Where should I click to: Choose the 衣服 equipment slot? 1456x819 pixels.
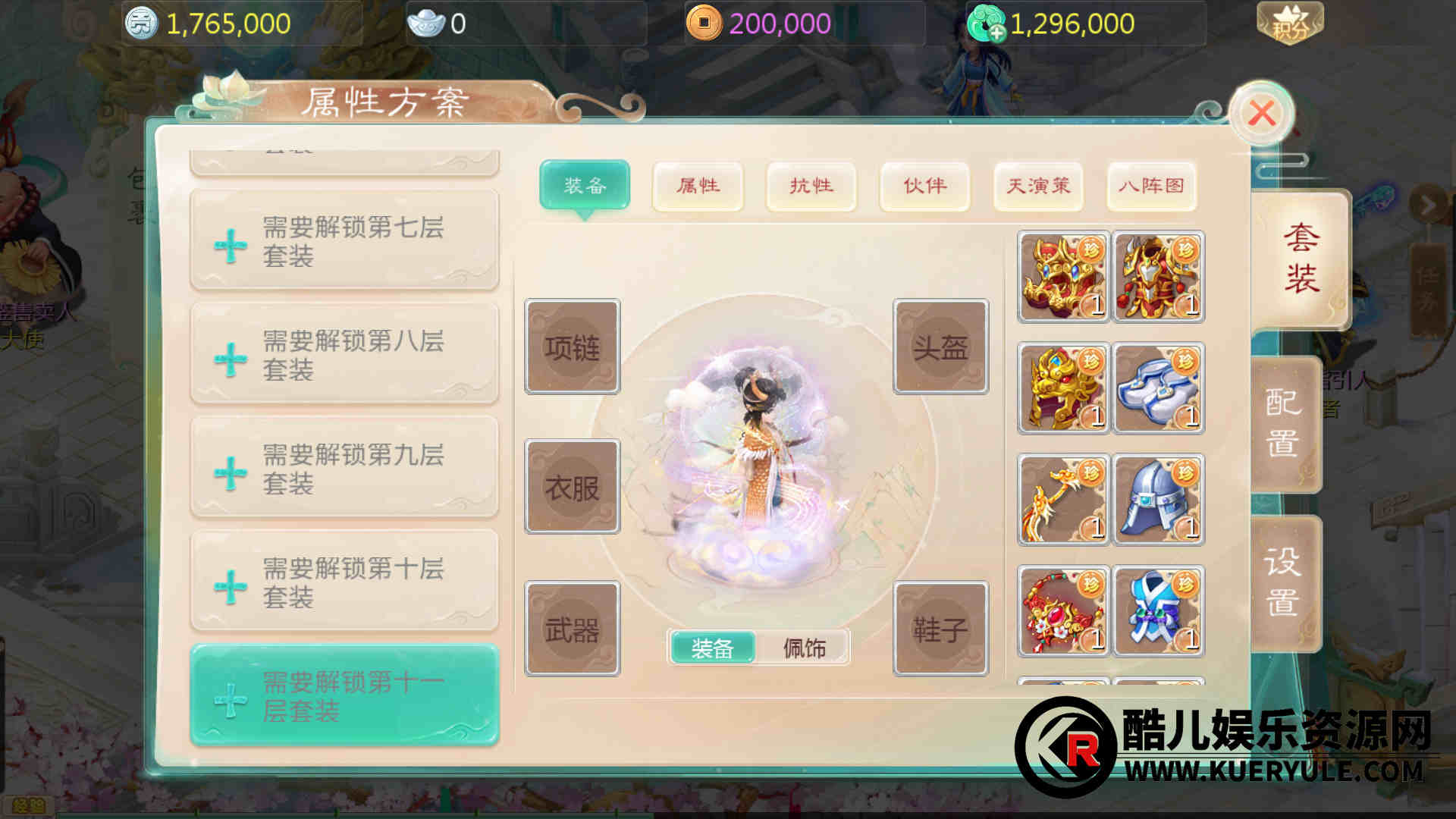[573, 487]
